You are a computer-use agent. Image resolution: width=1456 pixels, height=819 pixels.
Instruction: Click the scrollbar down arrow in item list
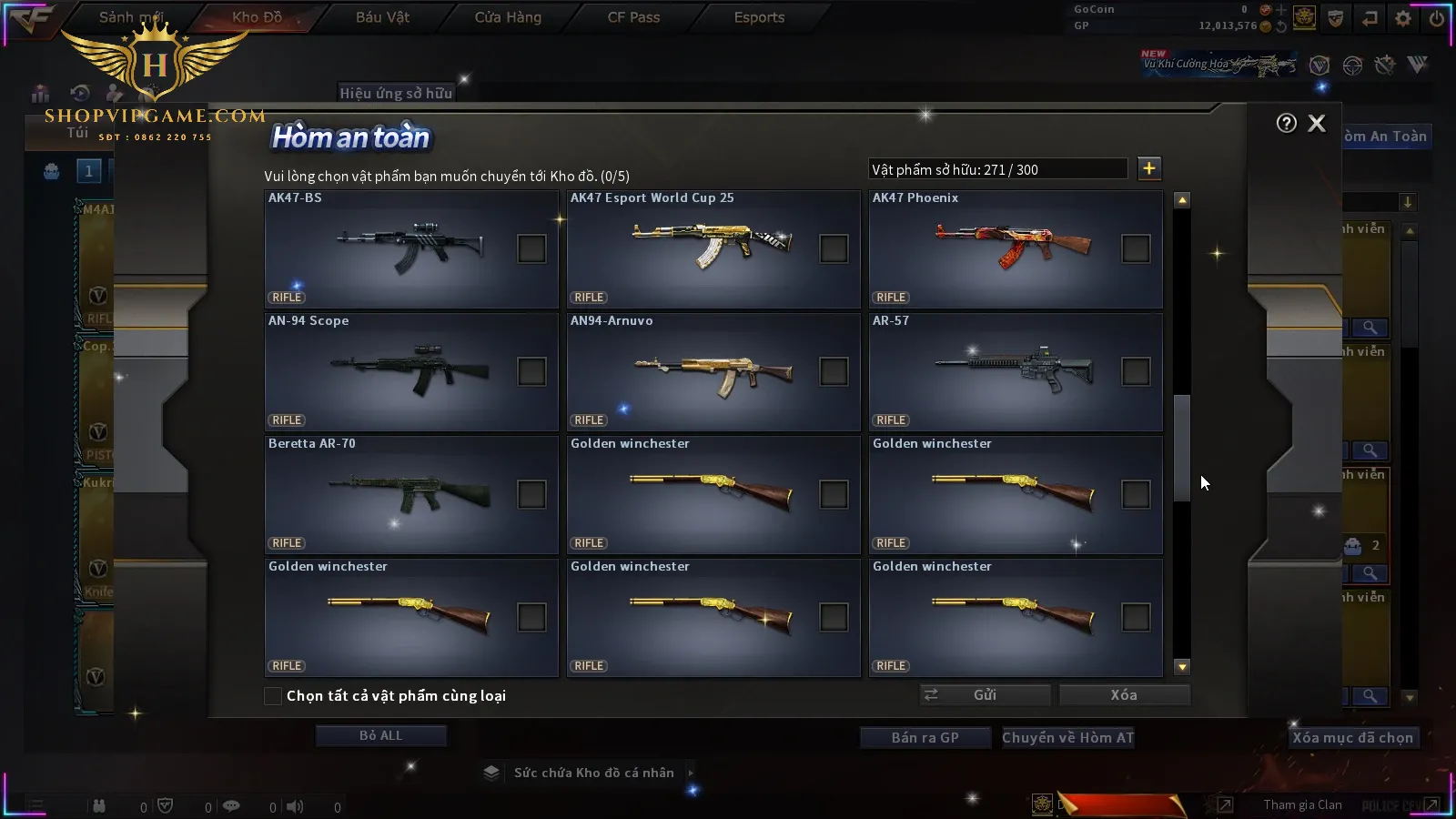click(x=1182, y=667)
